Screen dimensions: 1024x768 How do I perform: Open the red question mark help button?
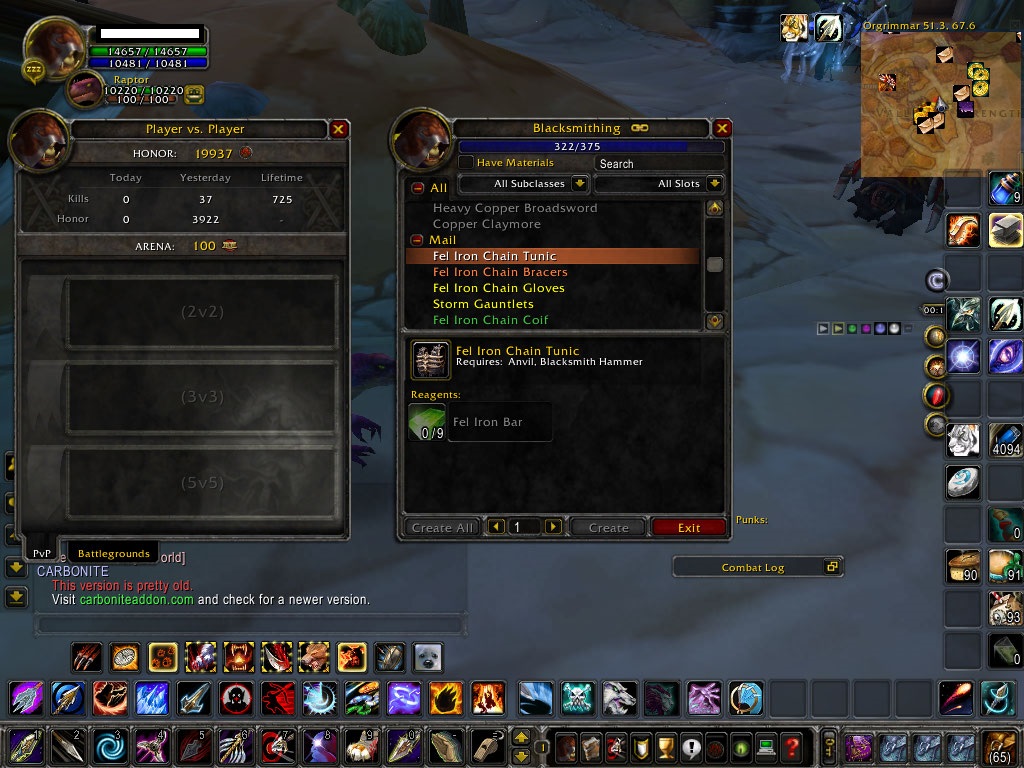(x=791, y=746)
